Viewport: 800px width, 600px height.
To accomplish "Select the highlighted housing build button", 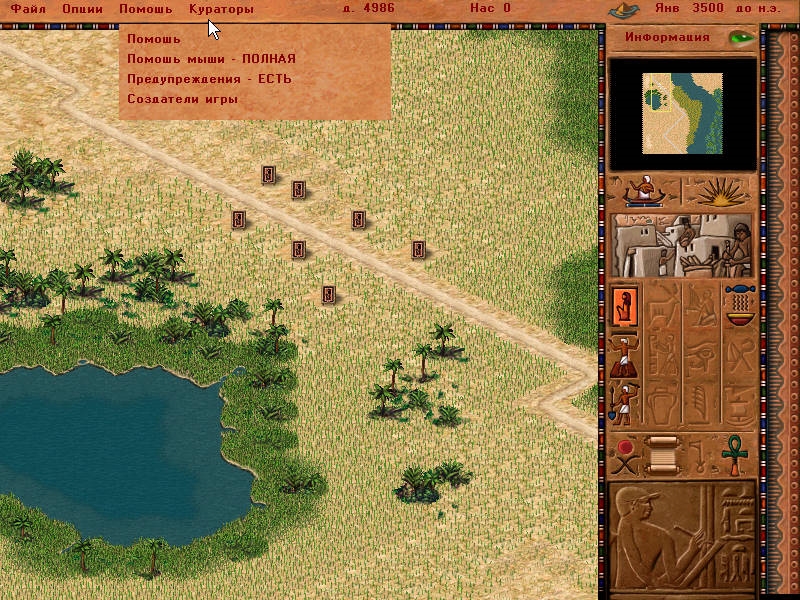I will tap(626, 305).
